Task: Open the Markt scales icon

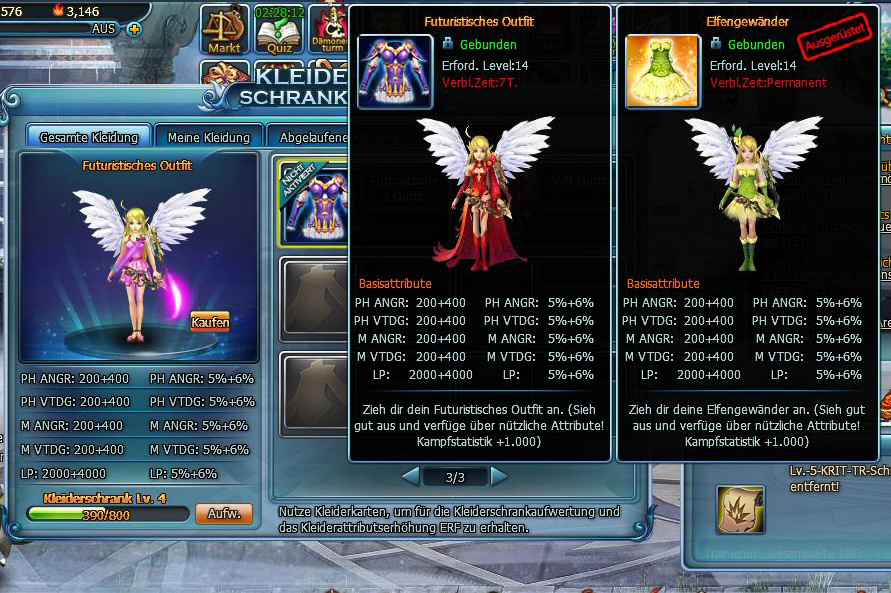Action: click(224, 30)
